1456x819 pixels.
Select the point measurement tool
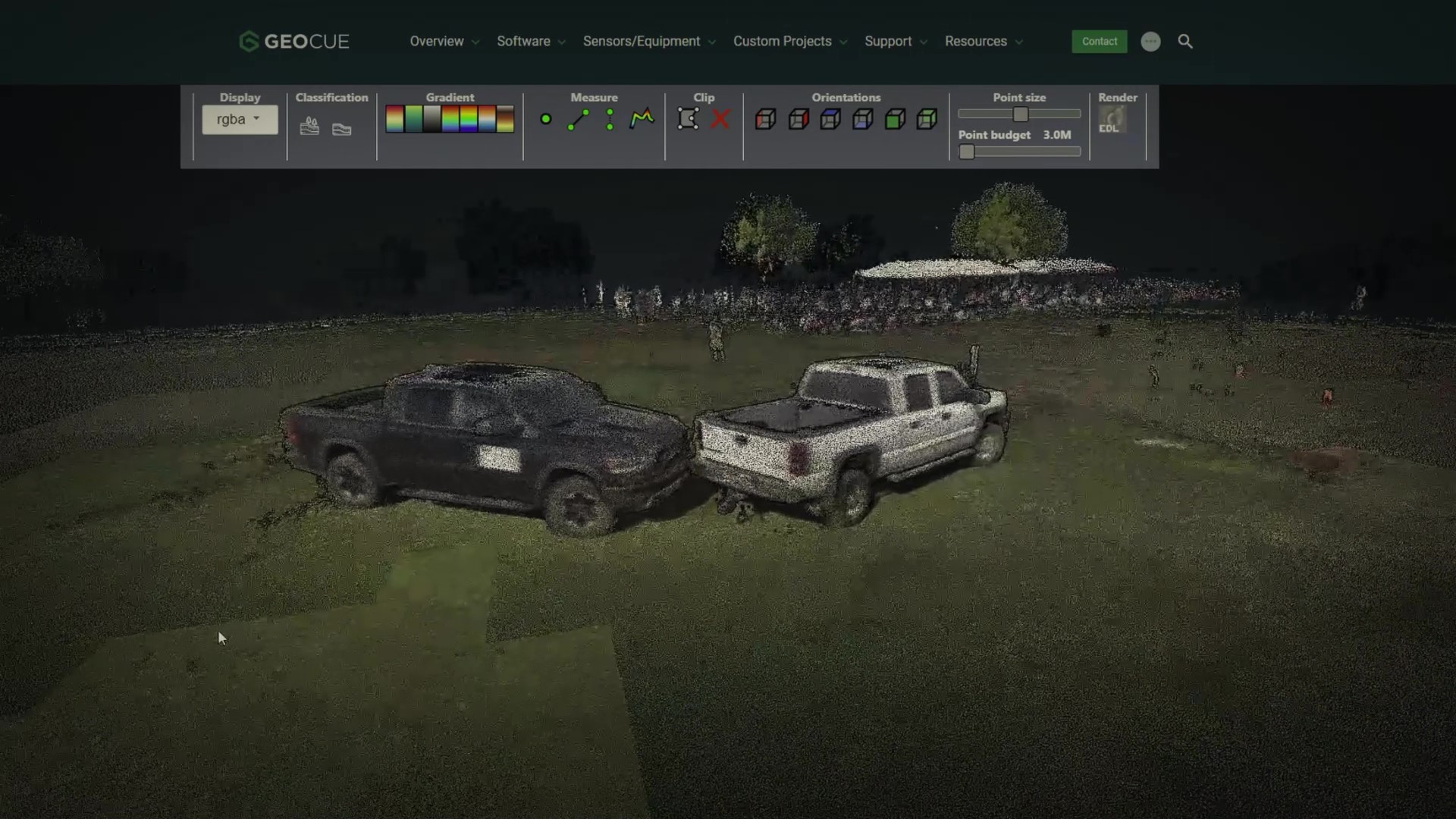pyautogui.click(x=545, y=119)
